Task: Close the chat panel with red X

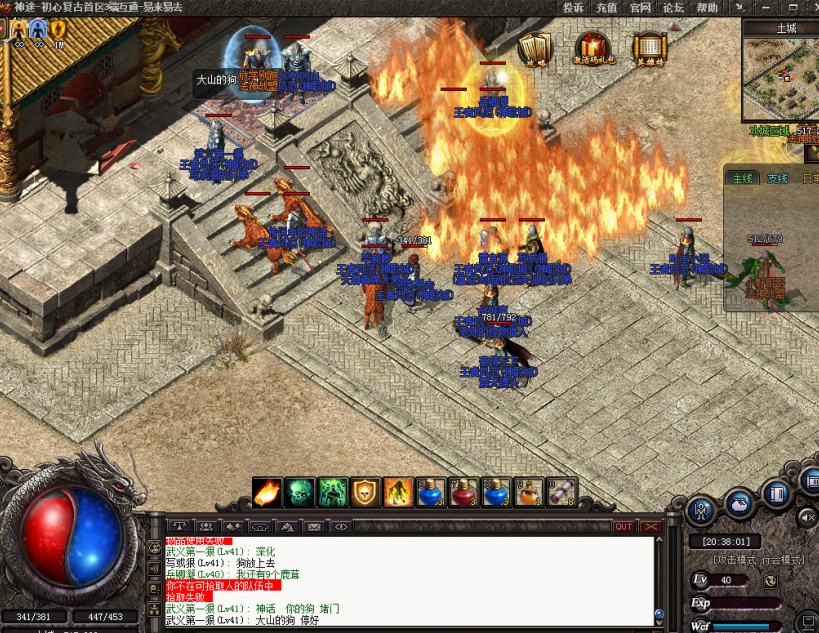Action: click(651, 526)
